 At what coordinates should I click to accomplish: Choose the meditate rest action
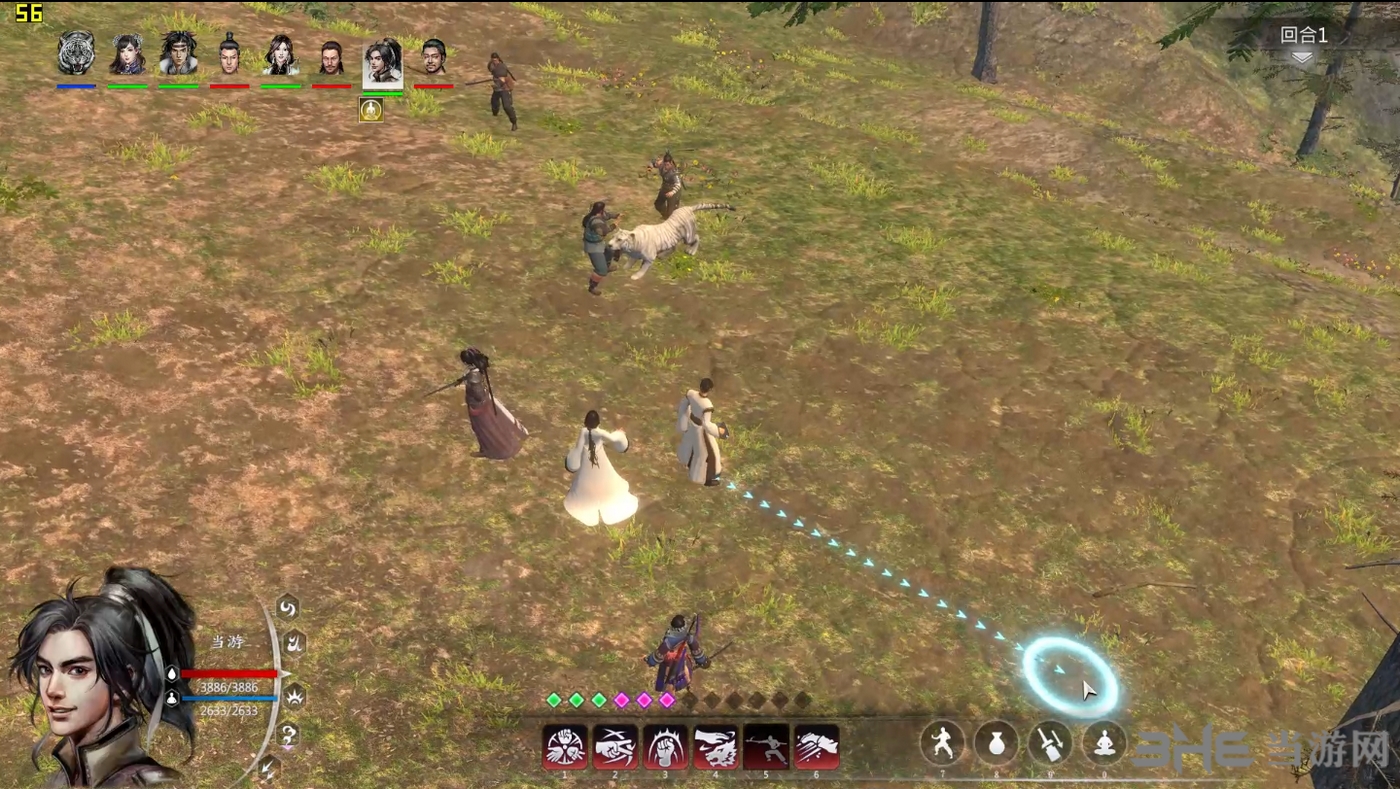tap(1104, 743)
